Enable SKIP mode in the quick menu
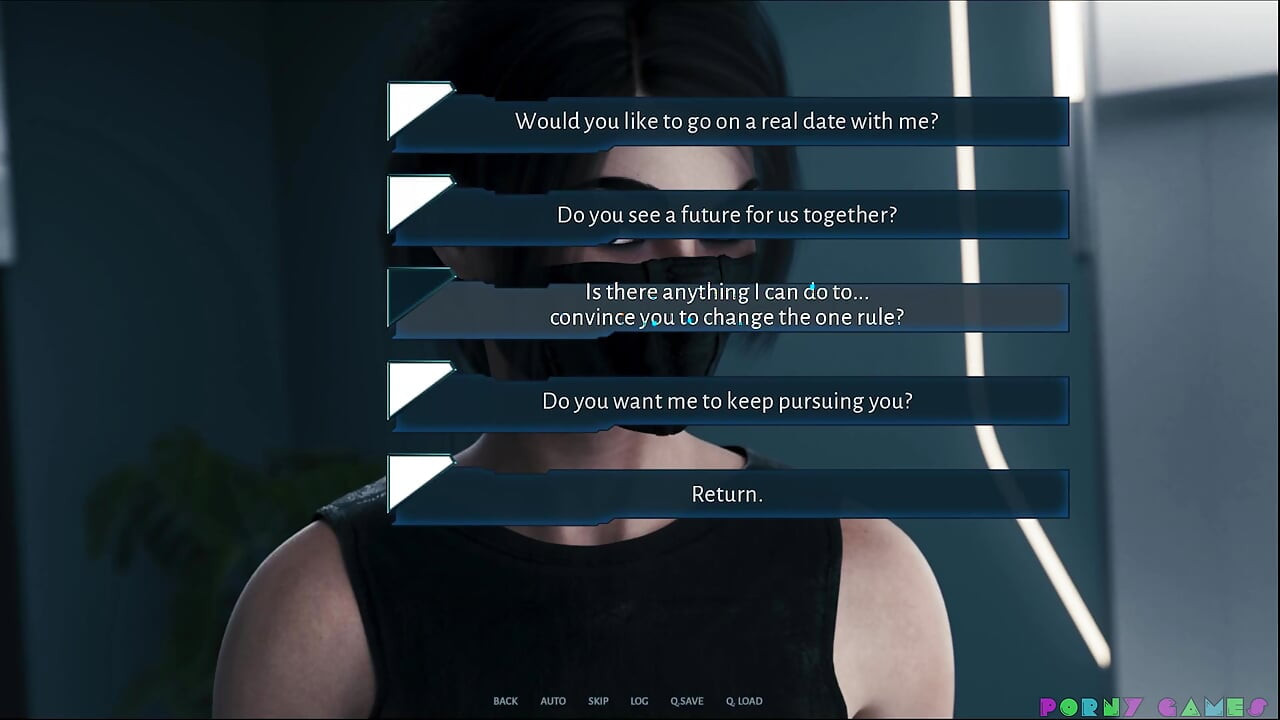 tap(598, 701)
